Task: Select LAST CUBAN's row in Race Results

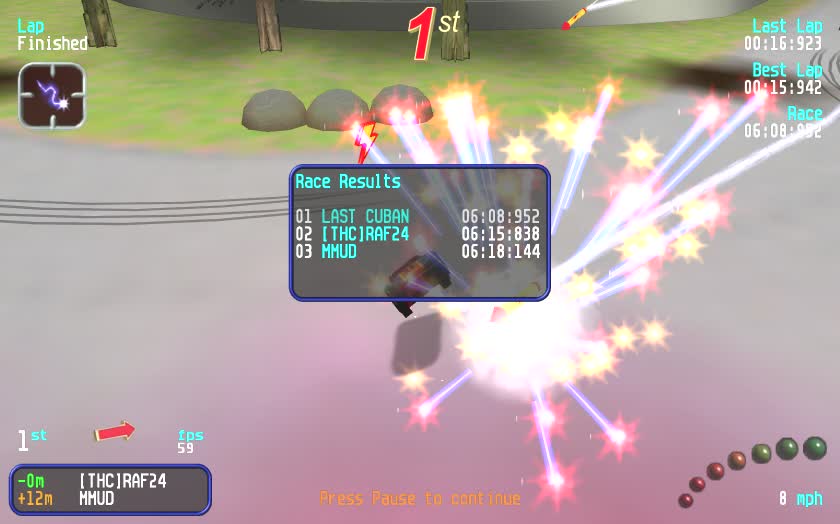Action: click(x=418, y=216)
